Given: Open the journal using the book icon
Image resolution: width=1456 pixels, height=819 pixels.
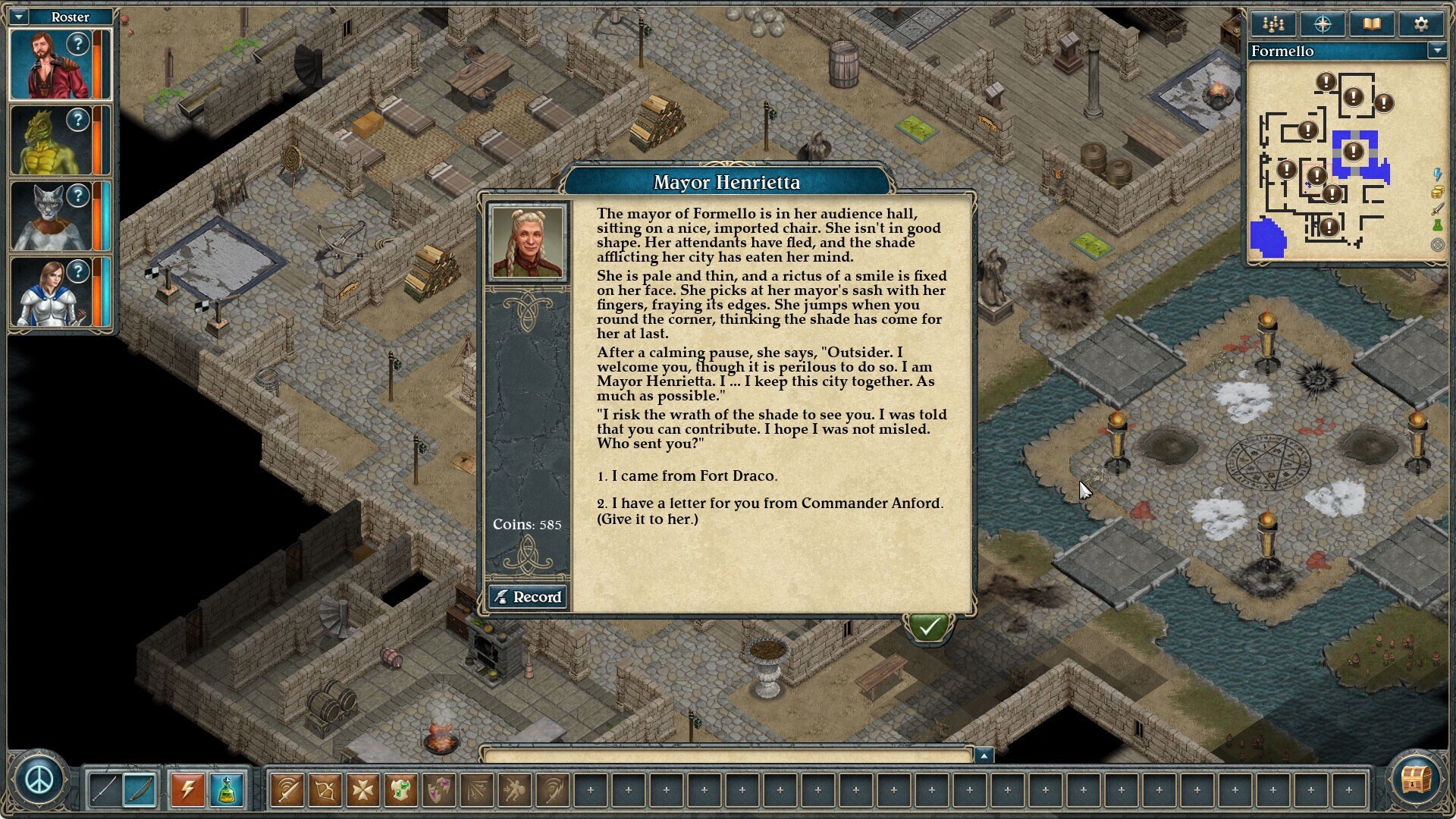Looking at the screenshot, I should 1372,24.
